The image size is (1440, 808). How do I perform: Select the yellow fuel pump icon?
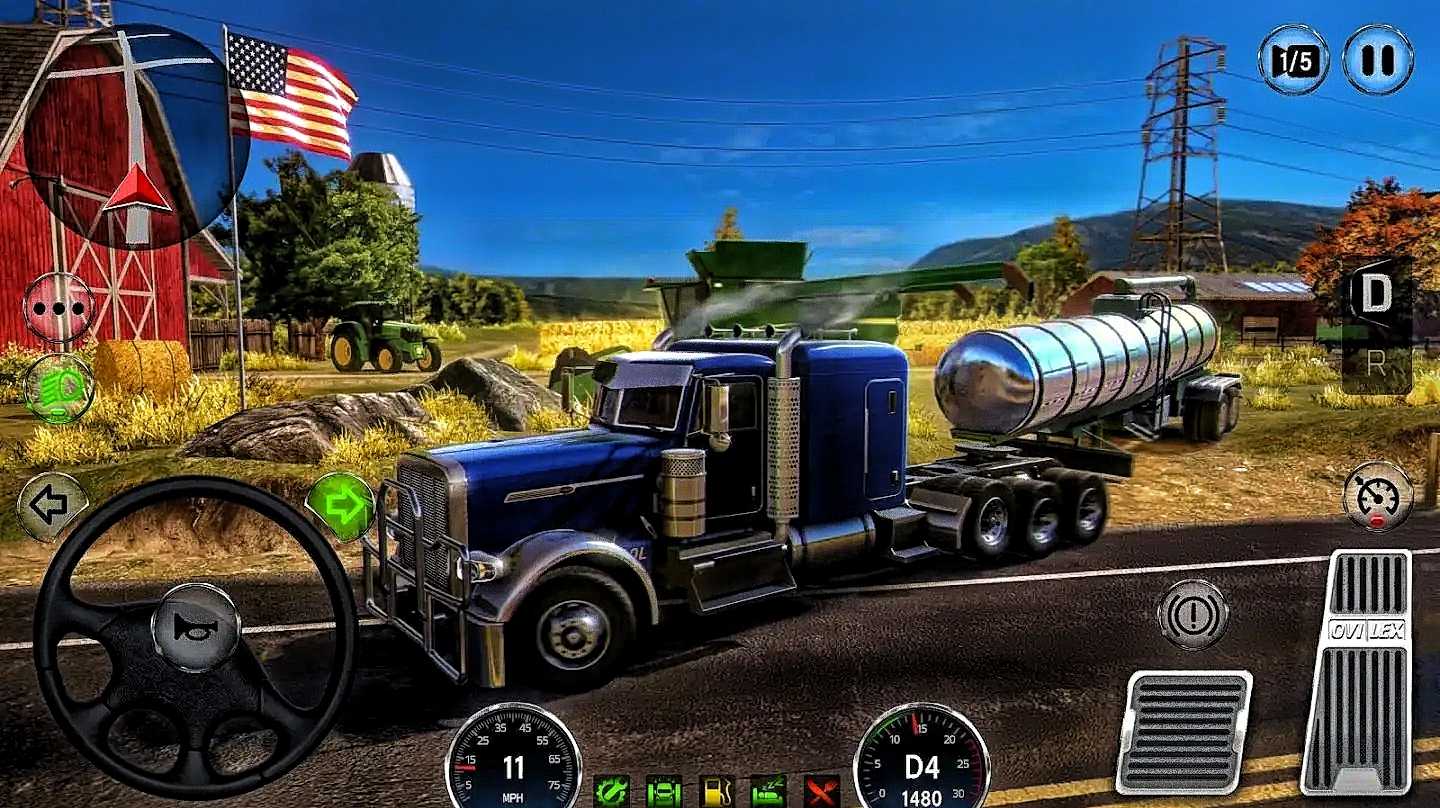pyautogui.click(x=716, y=791)
